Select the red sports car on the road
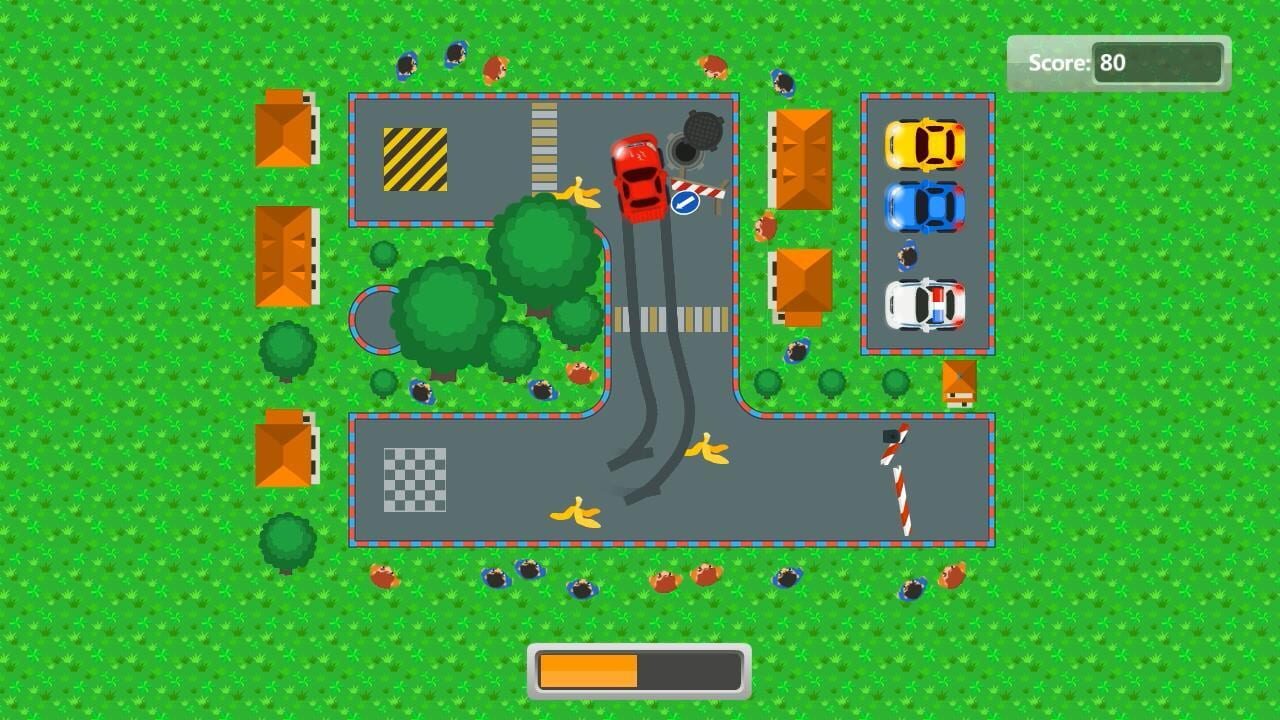 click(x=640, y=180)
